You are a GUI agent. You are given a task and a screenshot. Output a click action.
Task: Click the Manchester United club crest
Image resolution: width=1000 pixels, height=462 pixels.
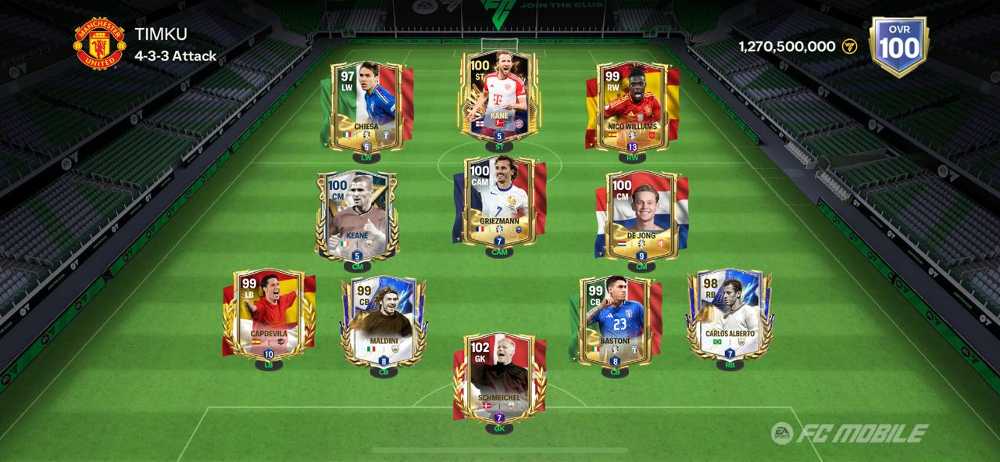coord(100,44)
